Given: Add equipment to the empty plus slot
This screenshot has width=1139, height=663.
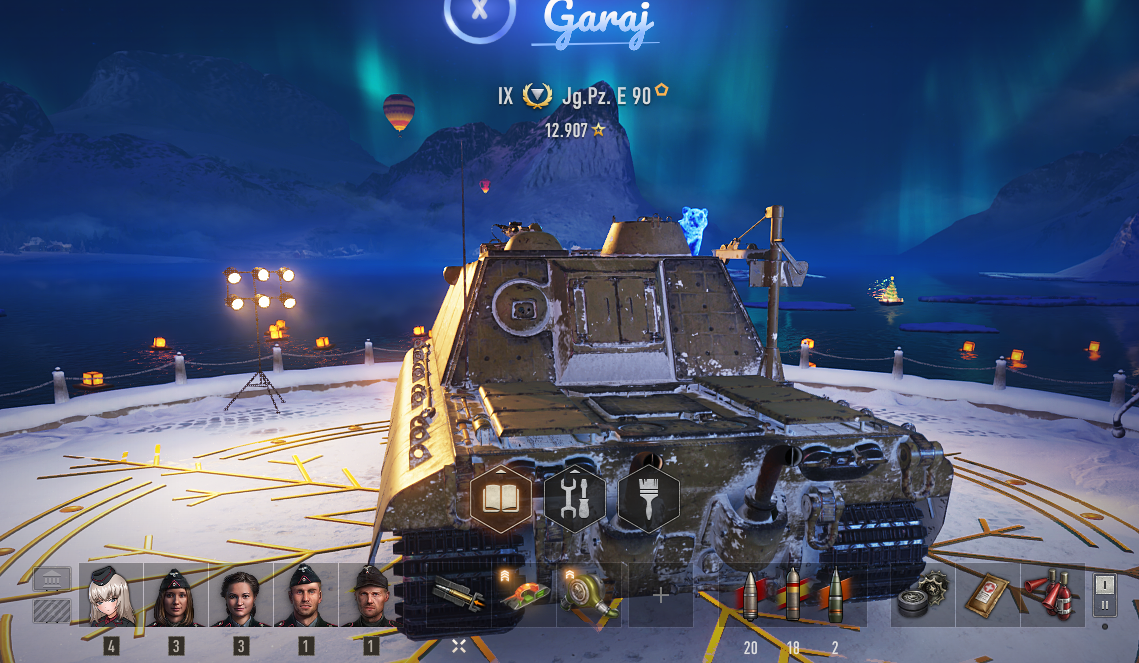Looking at the screenshot, I should [661, 595].
